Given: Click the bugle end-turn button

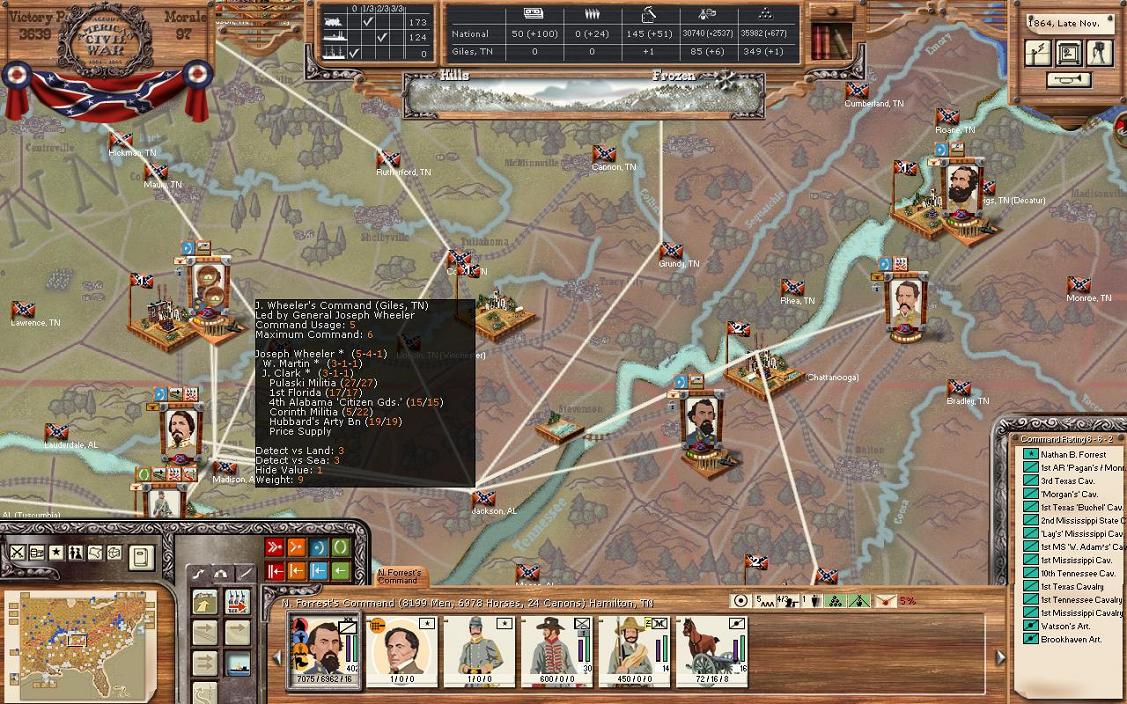Looking at the screenshot, I should 1068,80.
